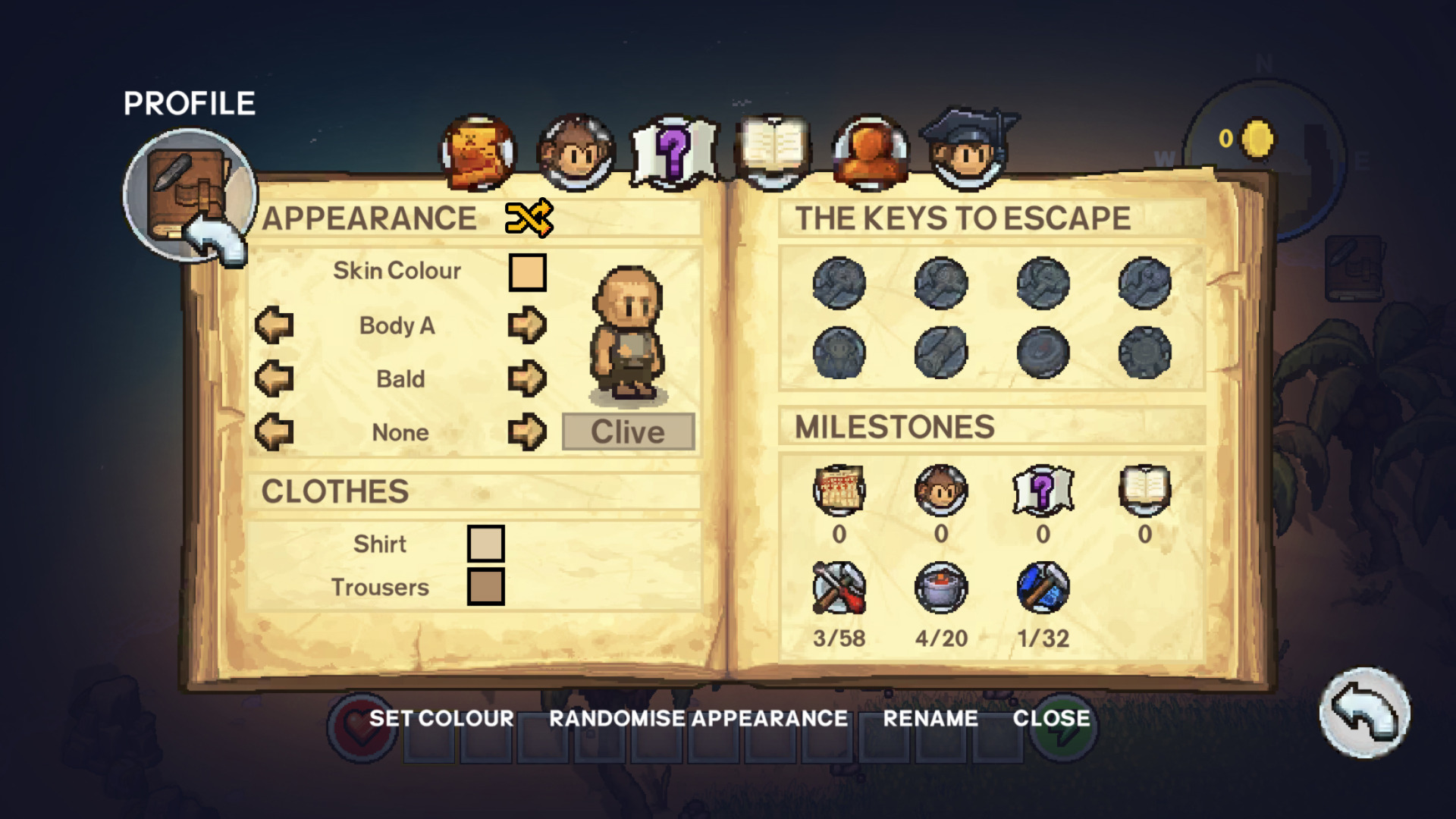Select the orange silhouette tab
Viewport: 1456px width, 819px height.
click(x=870, y=153)
